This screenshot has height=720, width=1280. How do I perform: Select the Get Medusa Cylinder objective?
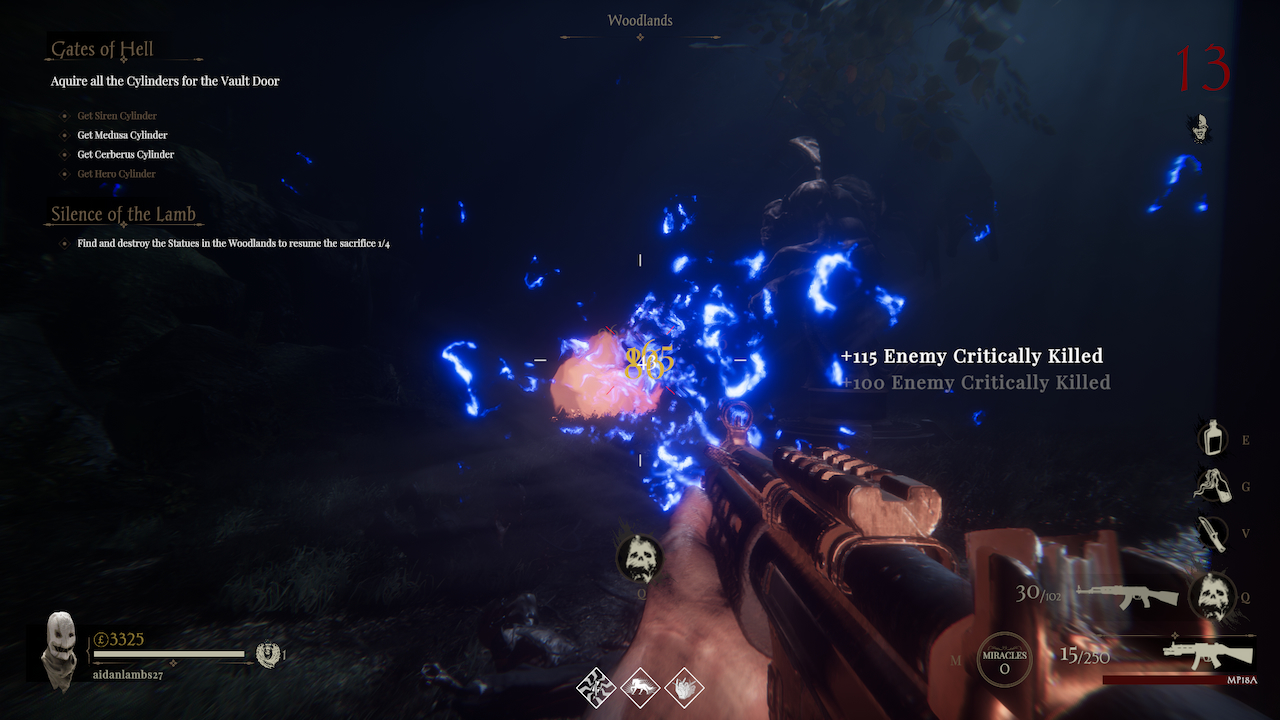click(x=122, y=135)
